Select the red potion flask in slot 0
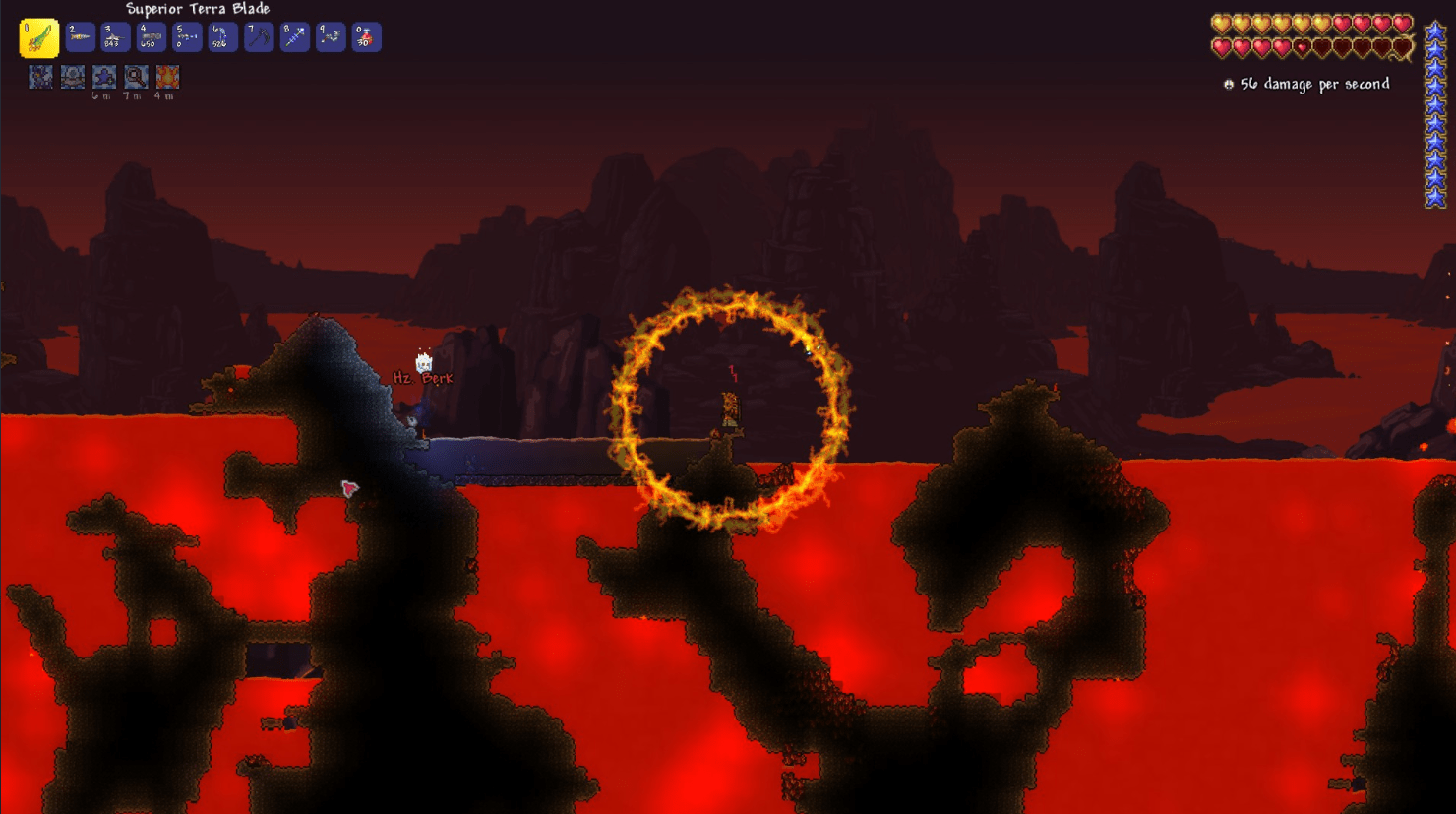Image resolution: width=1456 pixels, height=814 pixels. pos(366,36)
